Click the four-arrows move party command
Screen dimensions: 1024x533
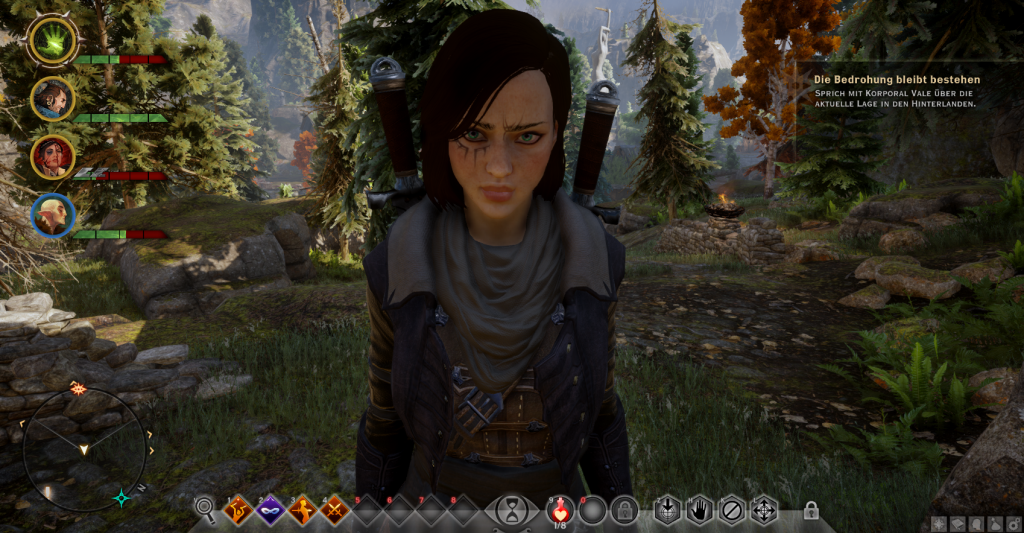coord(764,510)
